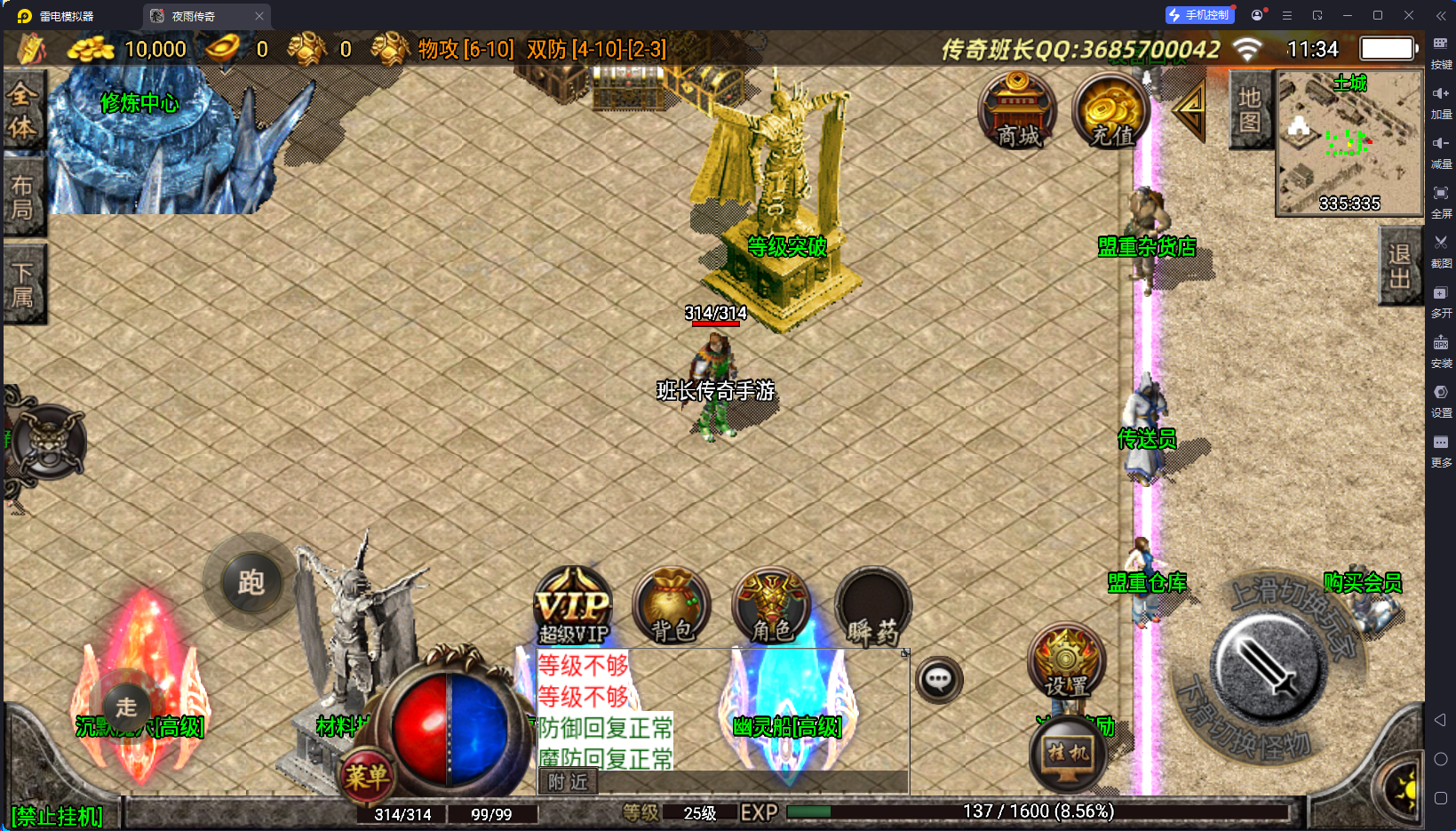Open the 超级VIP icon
1456x831 pixels.
pyautogui.click(x=574, y=607)
